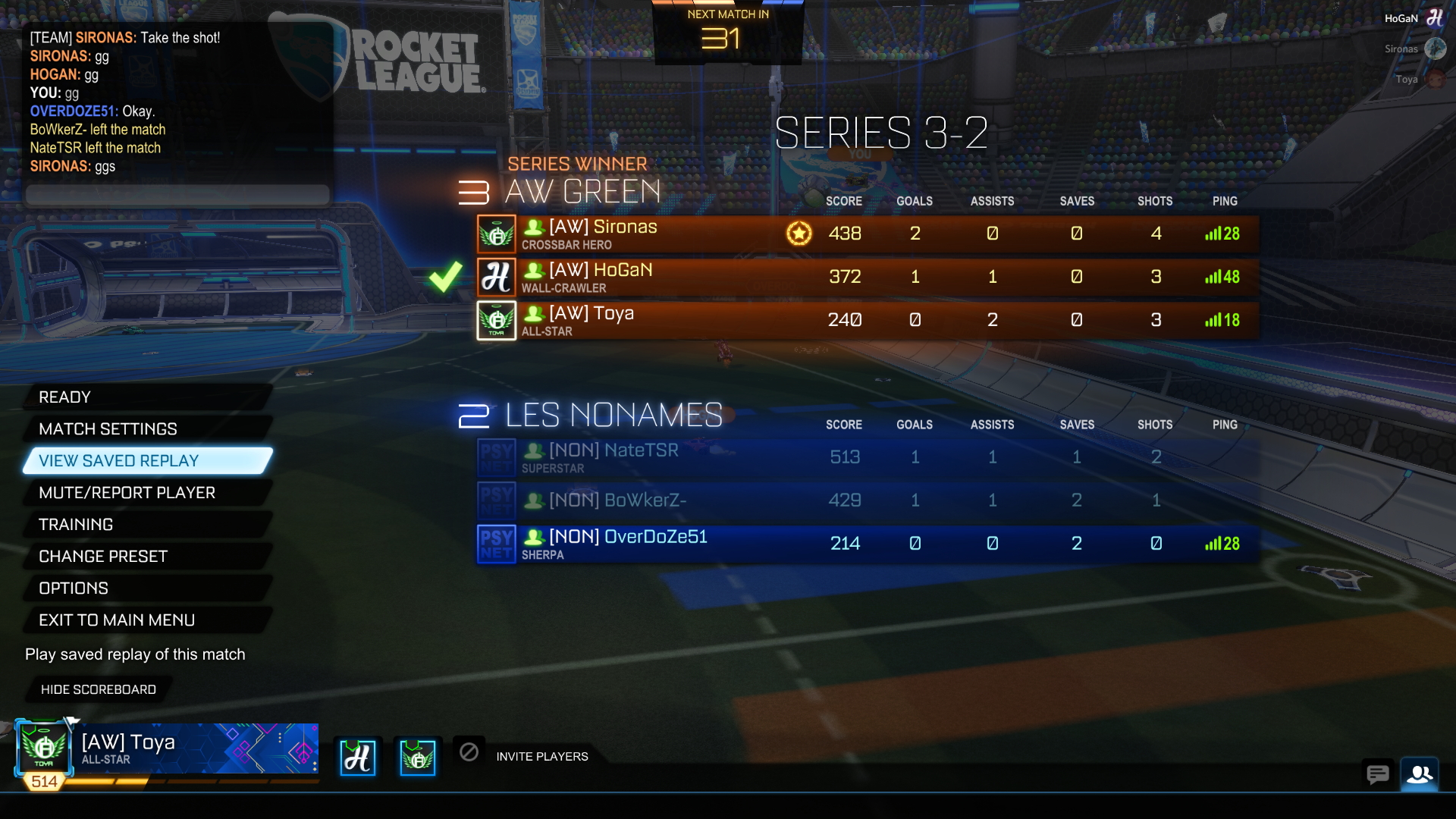
Task: Choose View Saved Replay
Action: 148,461
